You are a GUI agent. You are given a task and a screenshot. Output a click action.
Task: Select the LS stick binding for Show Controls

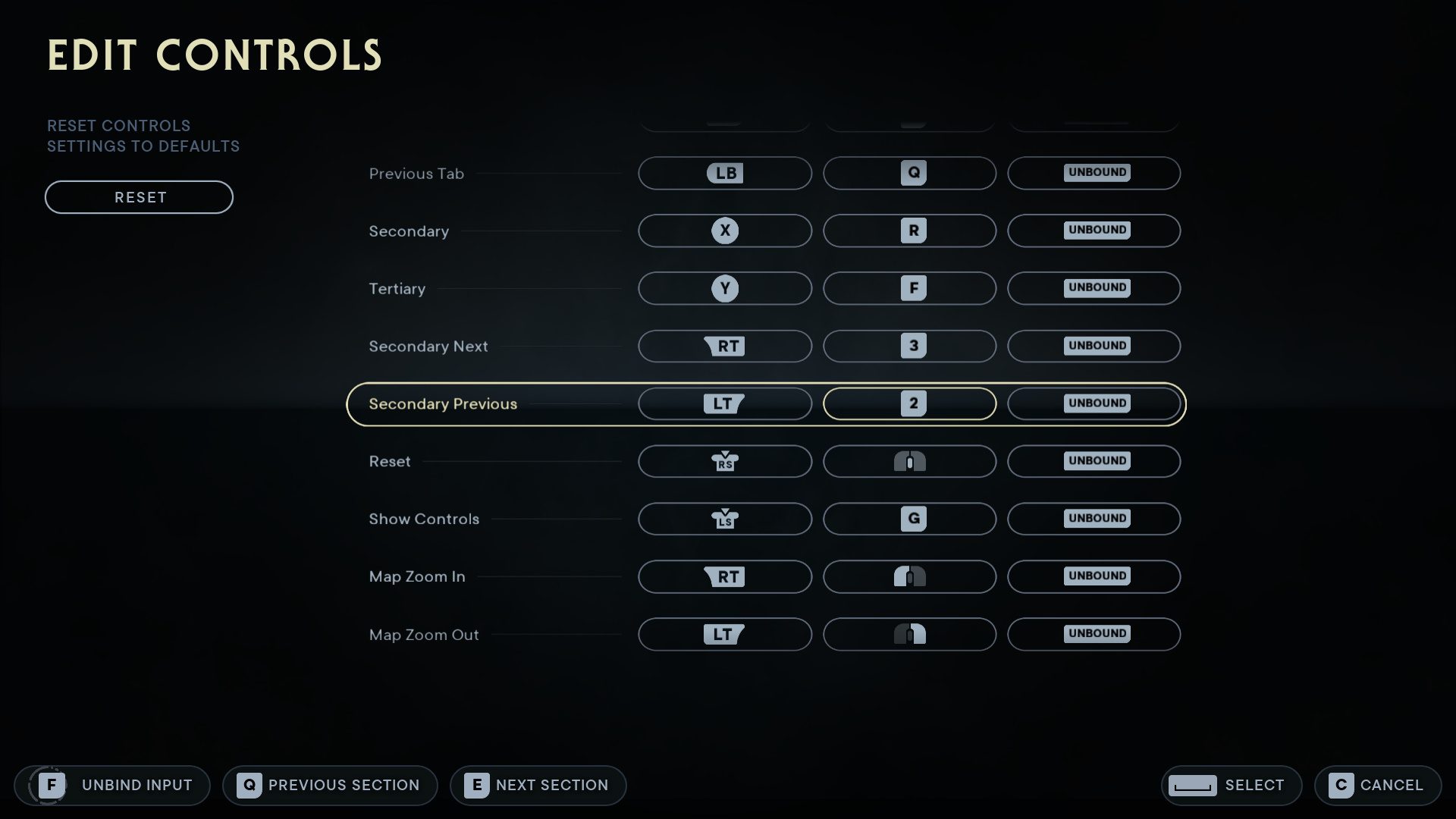pyautogui.click(x=724, y=519)
